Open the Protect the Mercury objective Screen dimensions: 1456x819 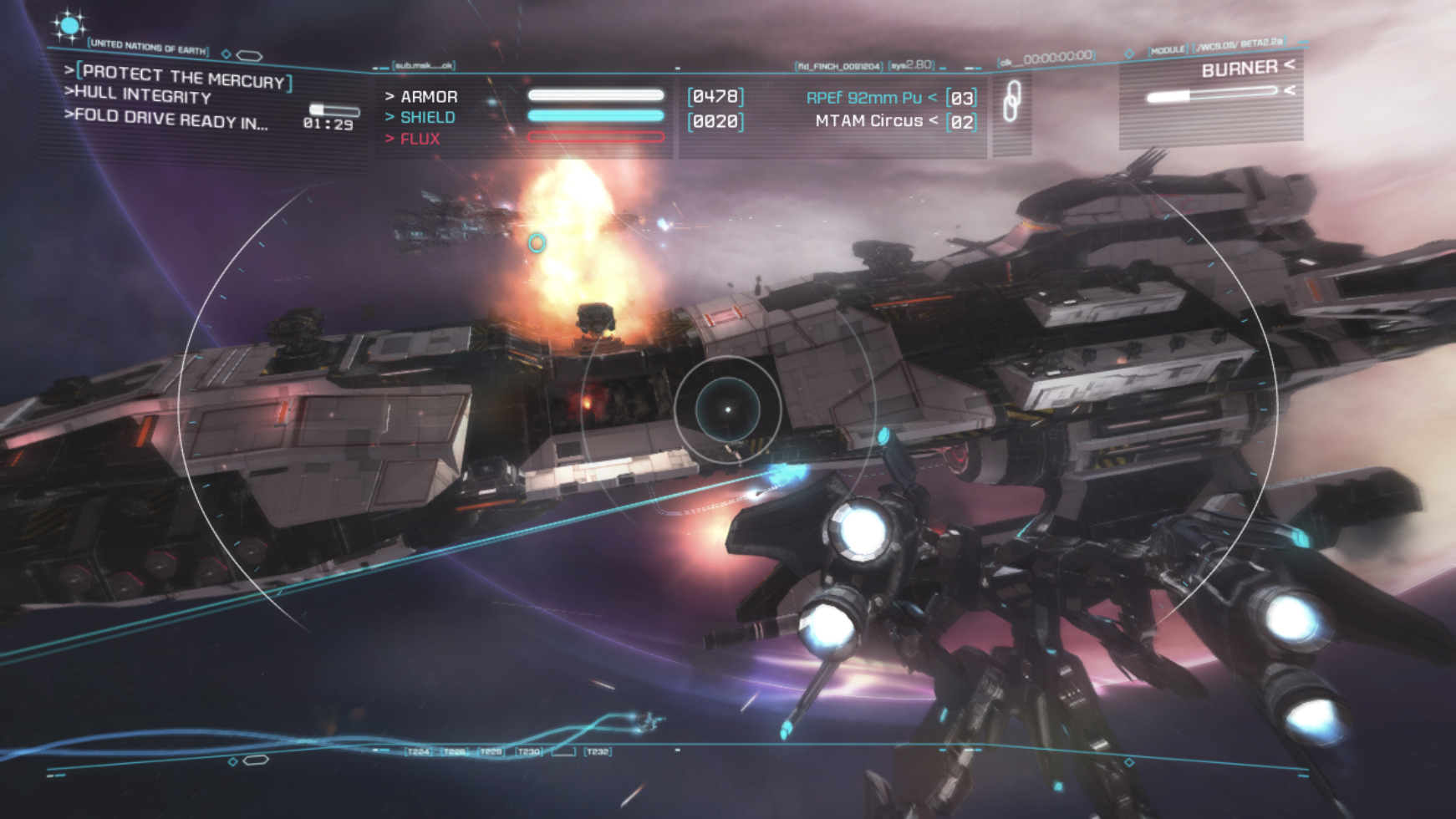pyautogui.click(x=184, y=77)
